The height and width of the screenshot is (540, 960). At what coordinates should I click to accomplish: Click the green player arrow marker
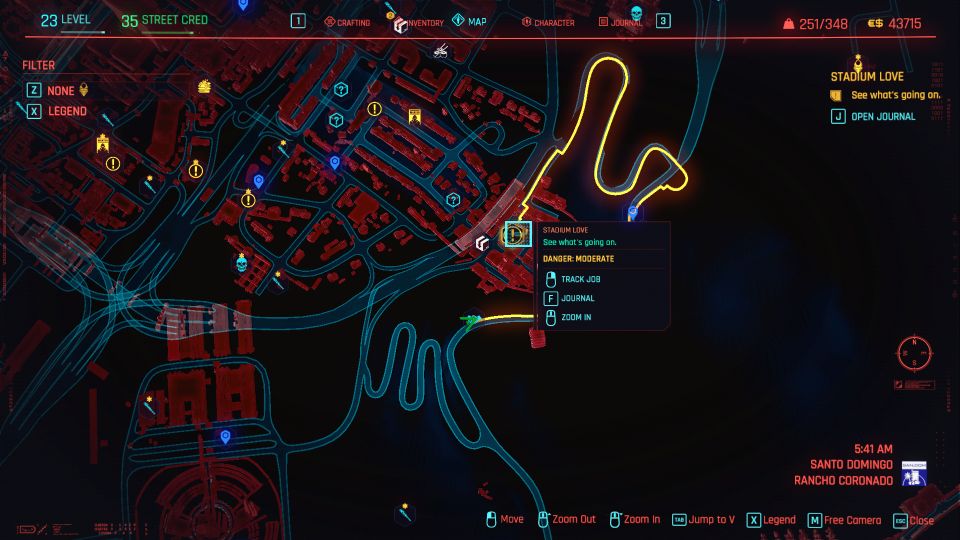pyautogui.click(x=467, y=320)
